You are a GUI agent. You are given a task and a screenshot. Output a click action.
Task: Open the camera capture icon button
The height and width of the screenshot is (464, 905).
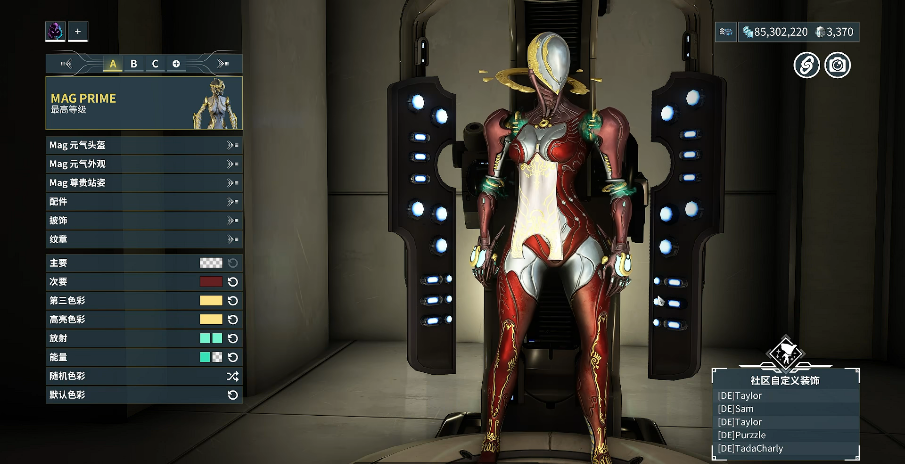coord(838,66)
